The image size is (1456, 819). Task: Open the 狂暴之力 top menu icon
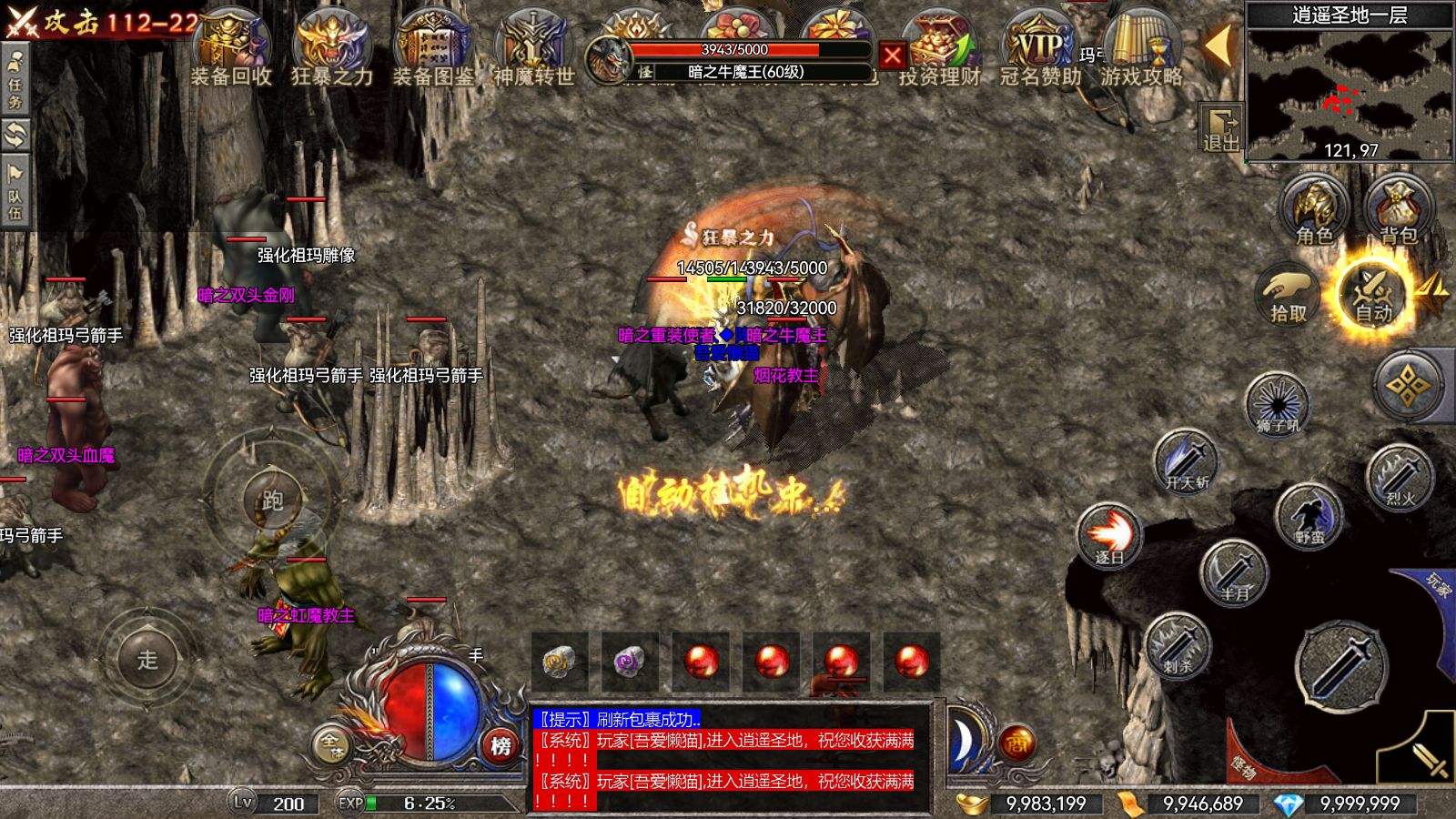pos(331,50)
